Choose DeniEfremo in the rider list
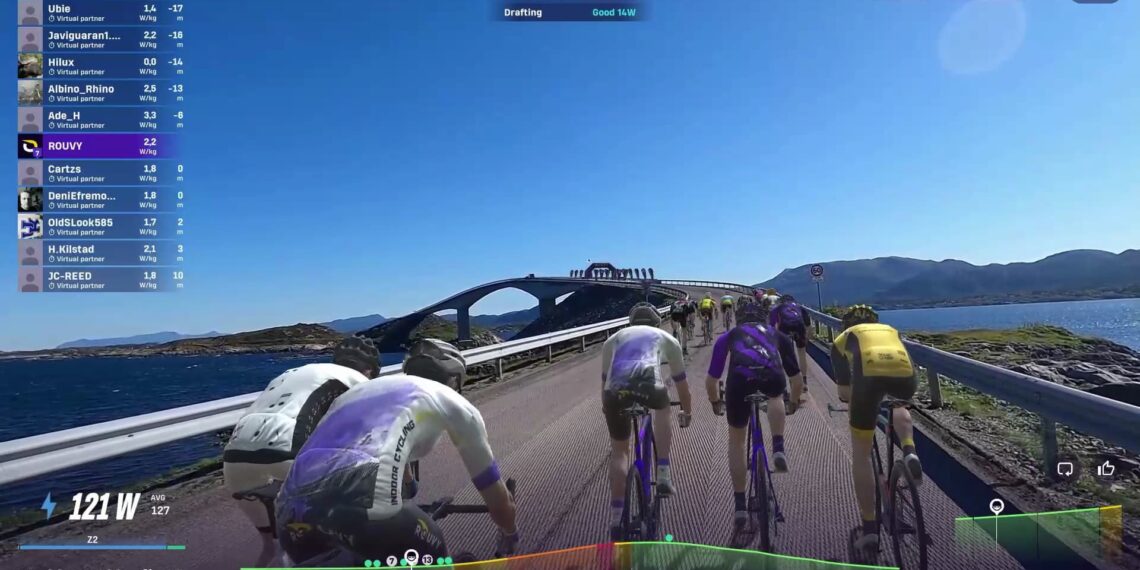The height and width of the screenshot is (570, 1140). pos(100,200)
